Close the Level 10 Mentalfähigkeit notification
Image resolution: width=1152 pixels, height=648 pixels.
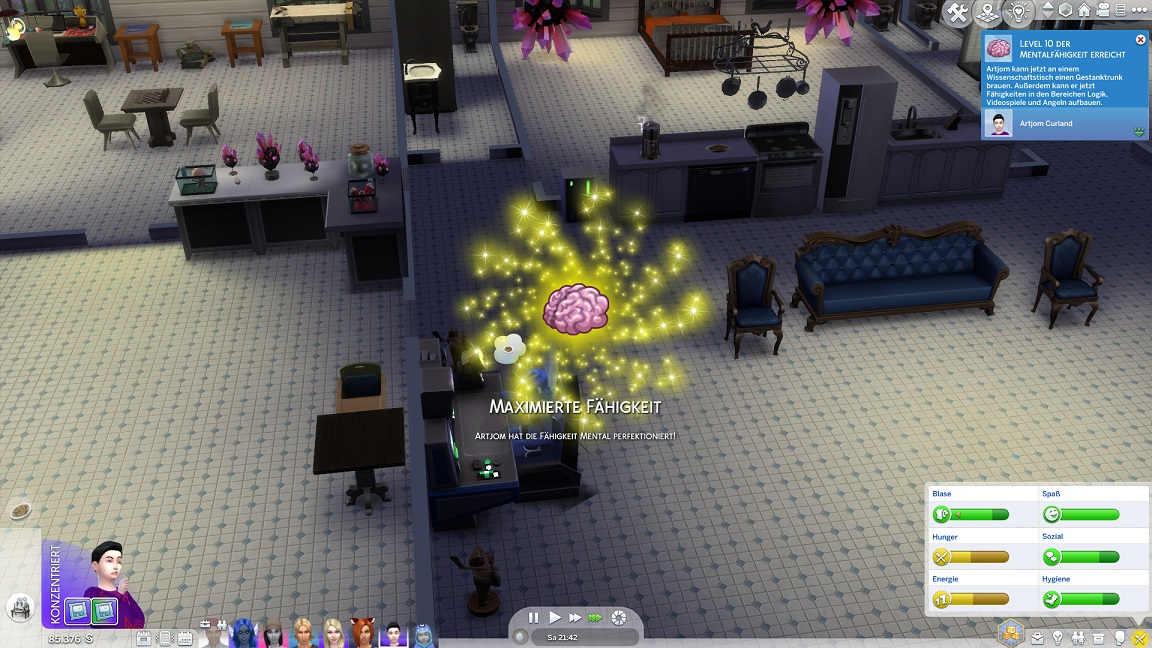pos(1140,40)
